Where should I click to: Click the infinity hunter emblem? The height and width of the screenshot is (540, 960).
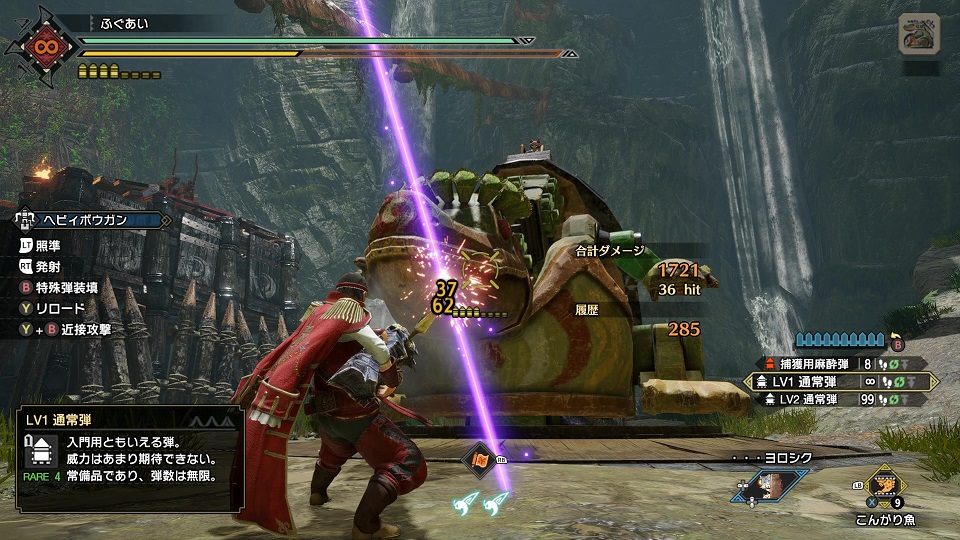[43, 46]
